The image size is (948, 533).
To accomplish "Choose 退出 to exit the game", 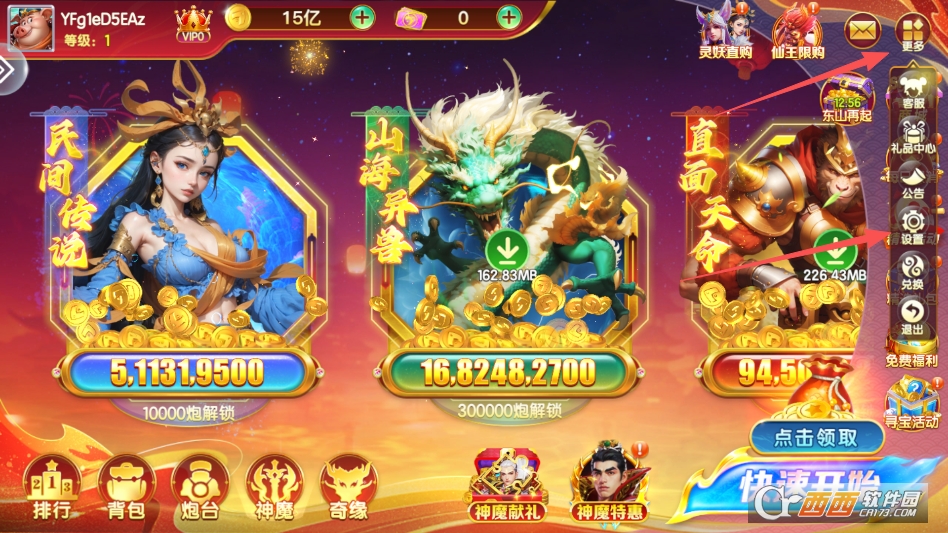I will click(913, 318).
